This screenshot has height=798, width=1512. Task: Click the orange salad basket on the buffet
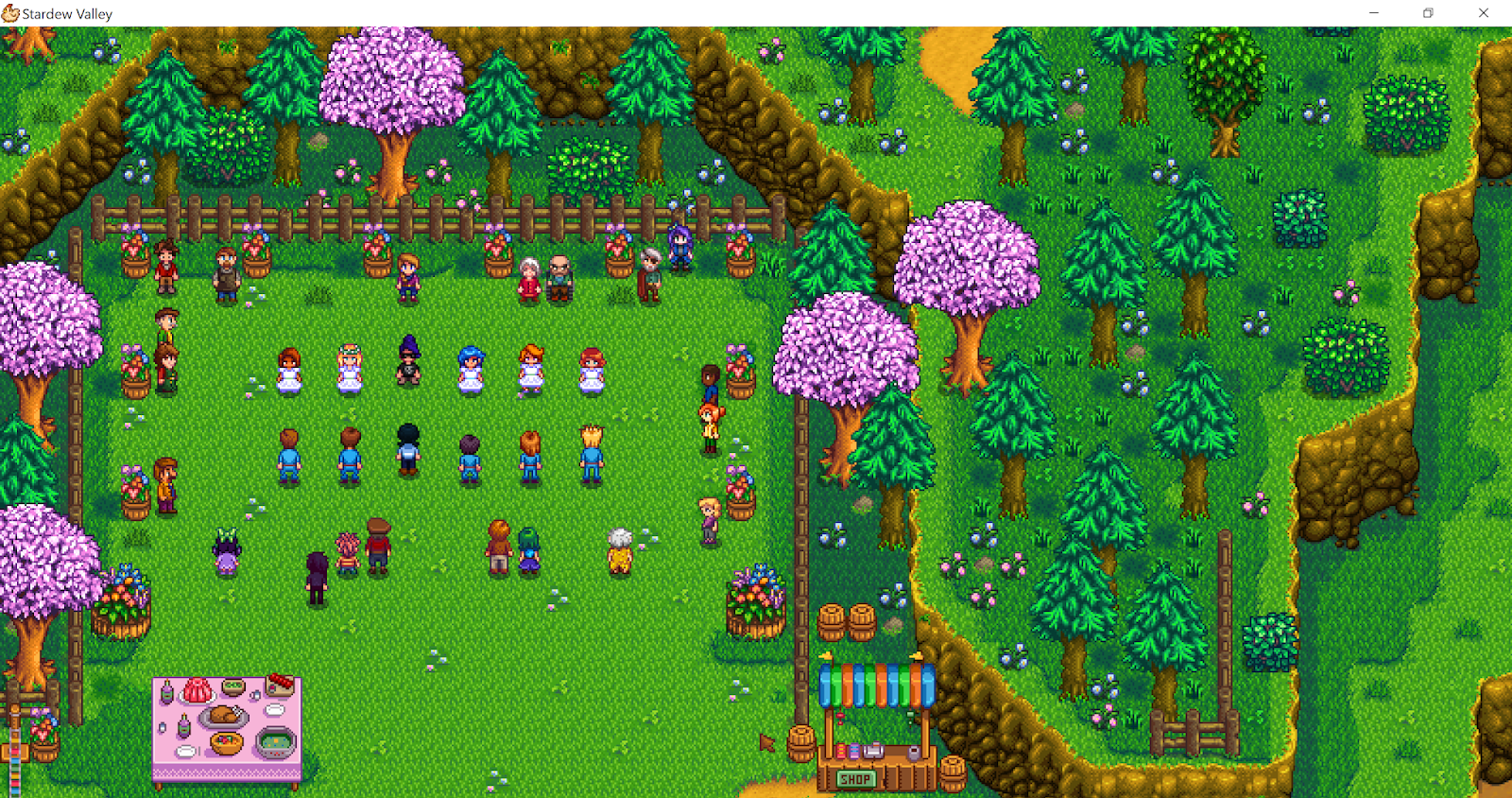[226, 743]
